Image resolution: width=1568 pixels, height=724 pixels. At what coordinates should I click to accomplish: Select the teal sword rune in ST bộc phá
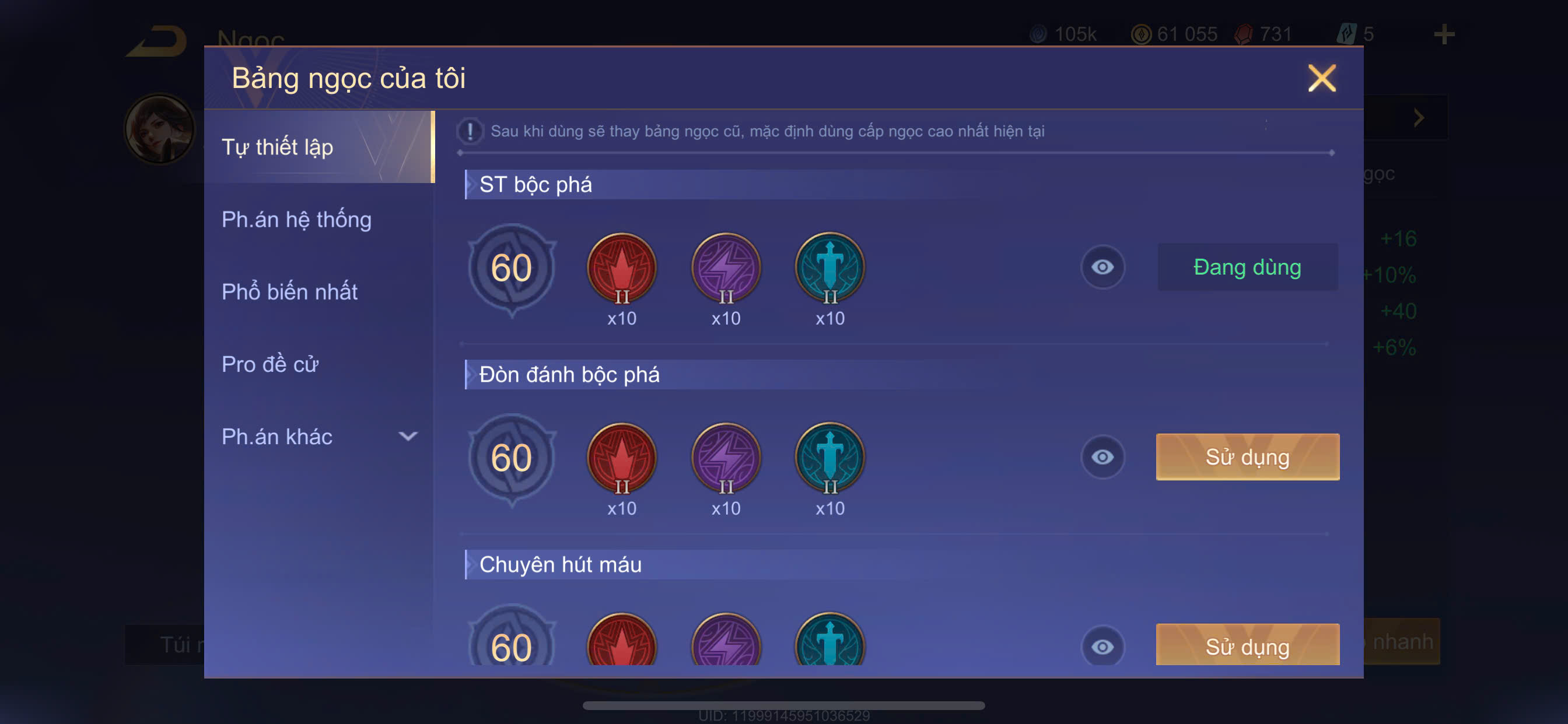[x=829, y=268]
